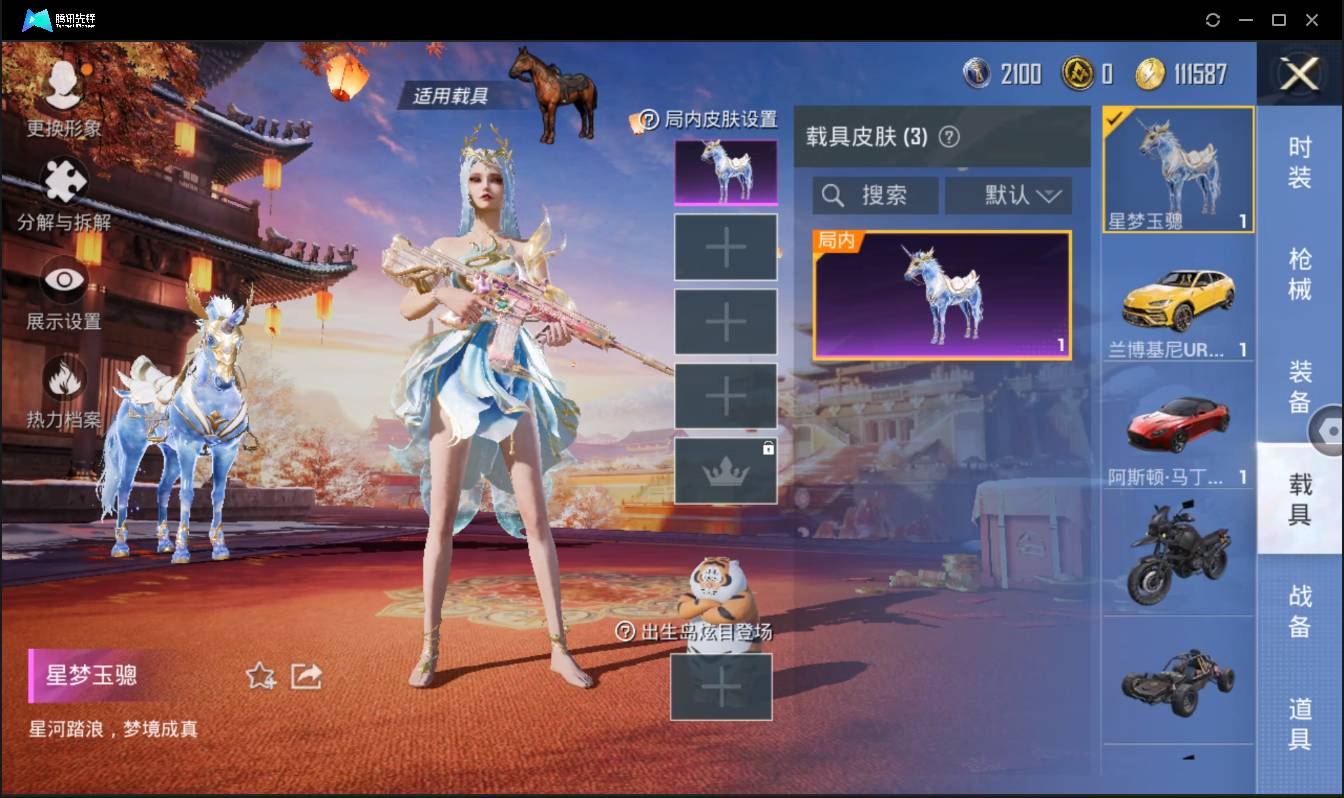1344x798 pixels.
Task: Click the first empty plus skin slot
Action: [726, 246]
